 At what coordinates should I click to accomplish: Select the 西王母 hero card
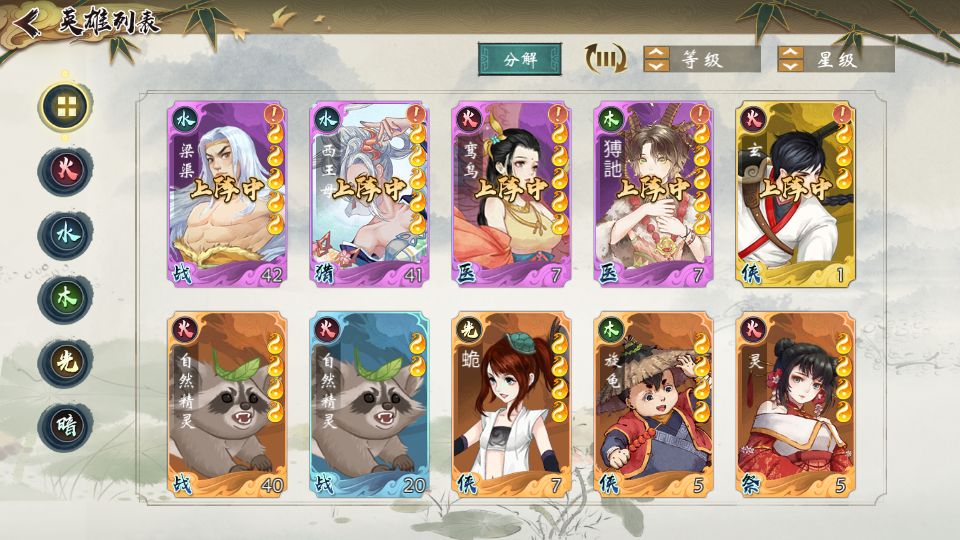click(370, 195)
